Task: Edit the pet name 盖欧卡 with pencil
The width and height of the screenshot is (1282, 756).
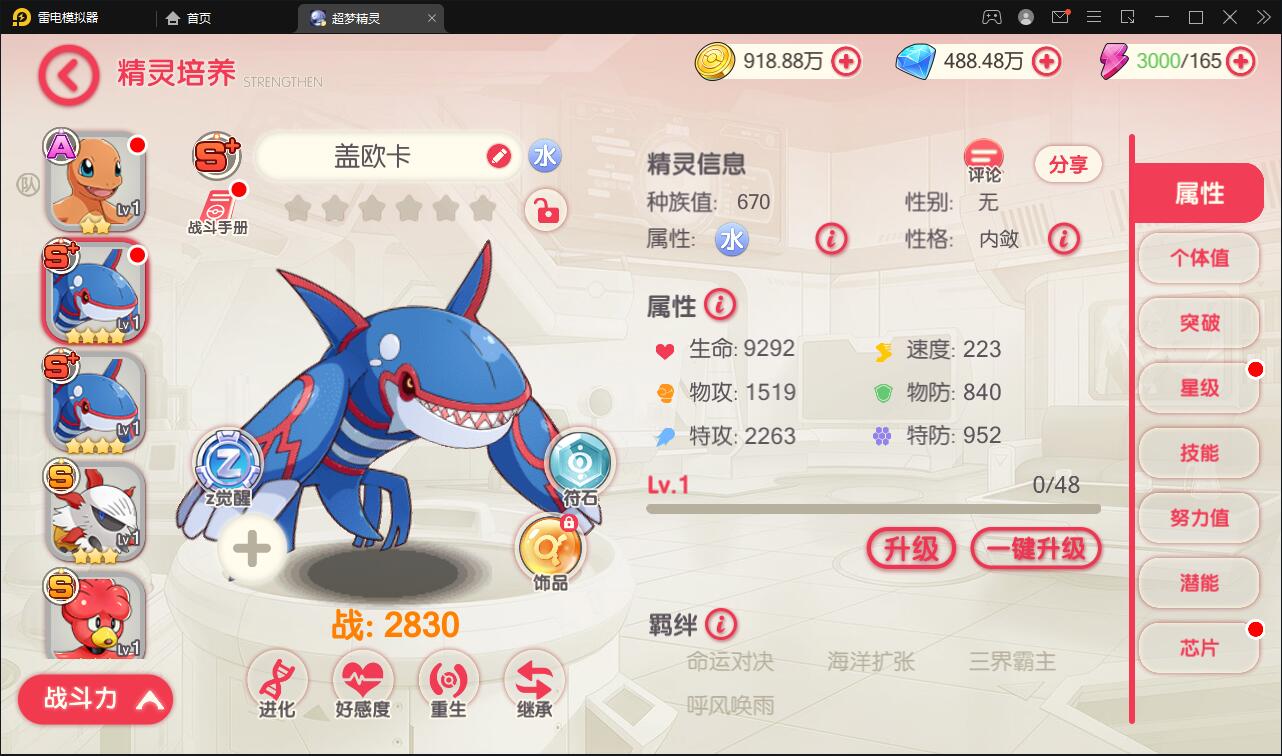Action: pos(497,156)
